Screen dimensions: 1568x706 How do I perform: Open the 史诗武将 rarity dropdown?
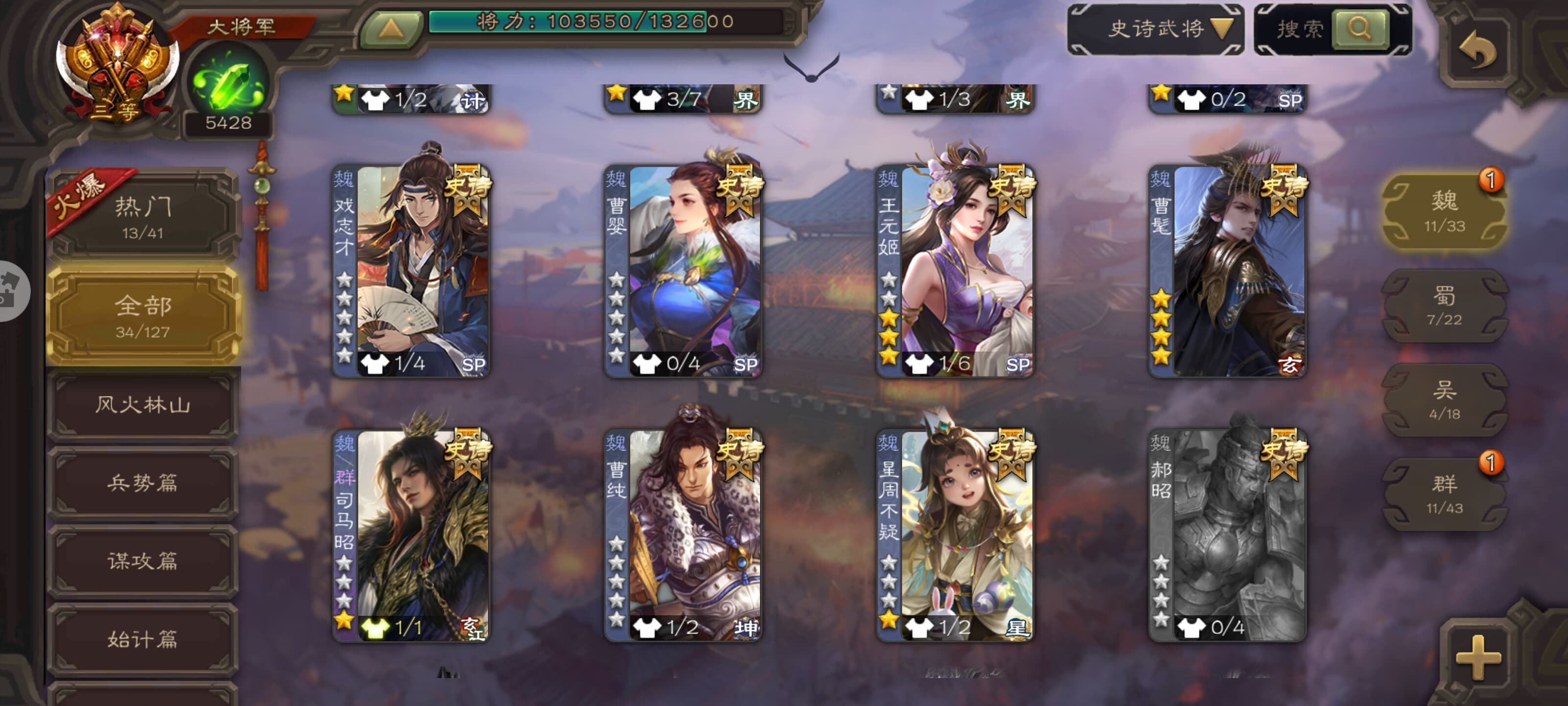[x=1155, y=28]
